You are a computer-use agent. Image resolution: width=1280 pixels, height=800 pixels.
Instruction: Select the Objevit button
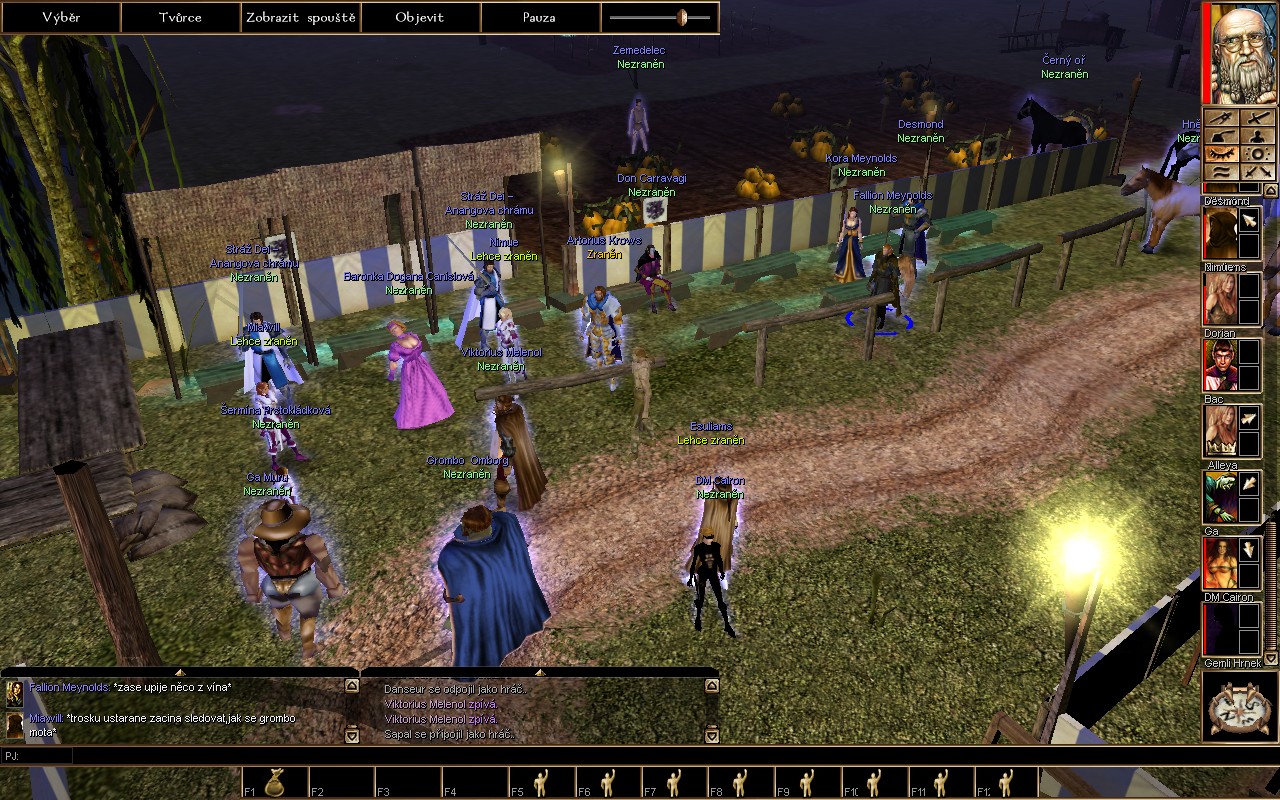point(420,18)
